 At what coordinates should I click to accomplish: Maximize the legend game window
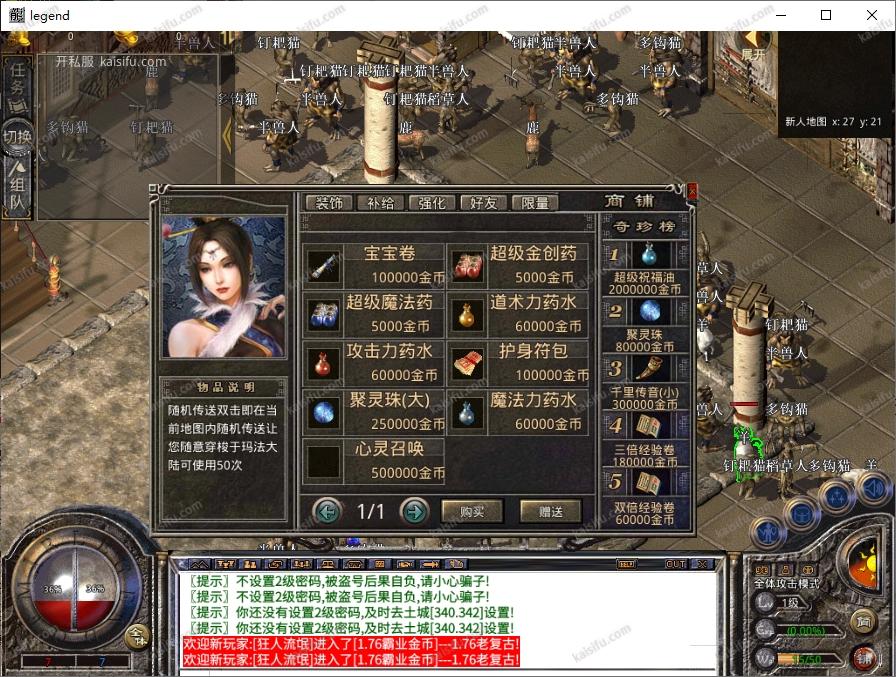pyautogui.click(x=826, y=15)
